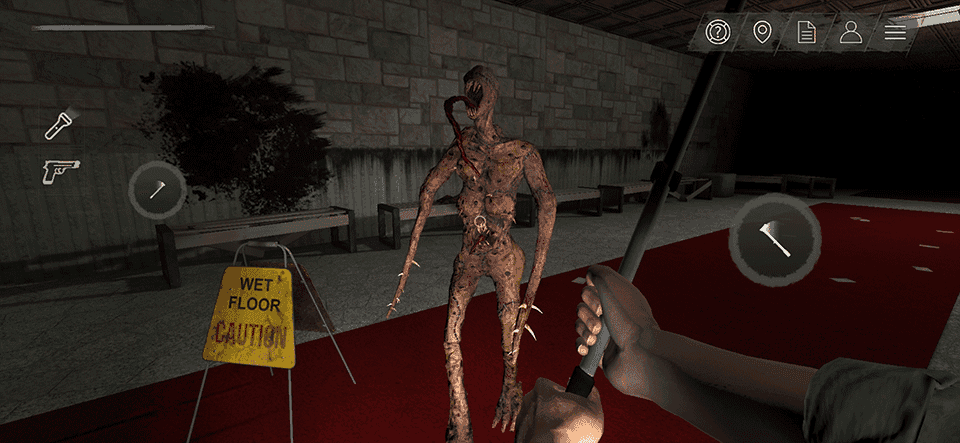Select the pistol weapon
The height and width of the screenshot is (443, 960).
pyautogui.click(x=60, y=171)
